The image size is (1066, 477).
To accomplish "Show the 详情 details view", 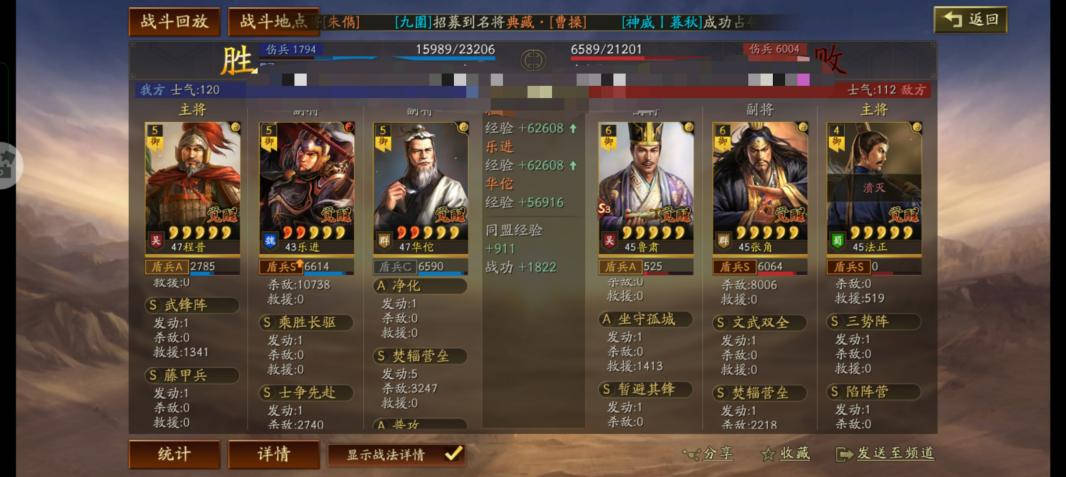I will click(274, 454).
